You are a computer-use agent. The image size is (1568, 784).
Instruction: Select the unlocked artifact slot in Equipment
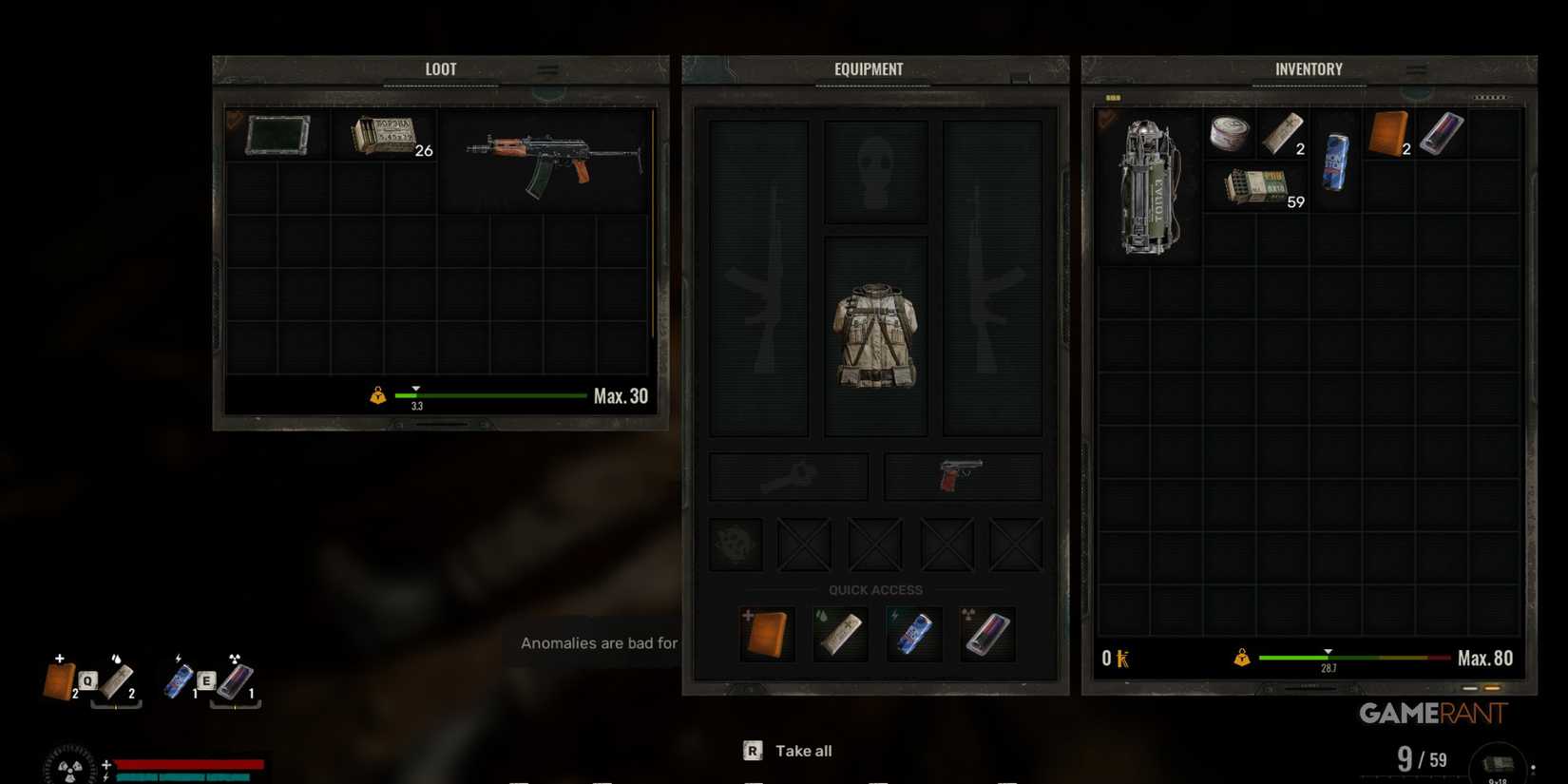(x=734, y=544)
